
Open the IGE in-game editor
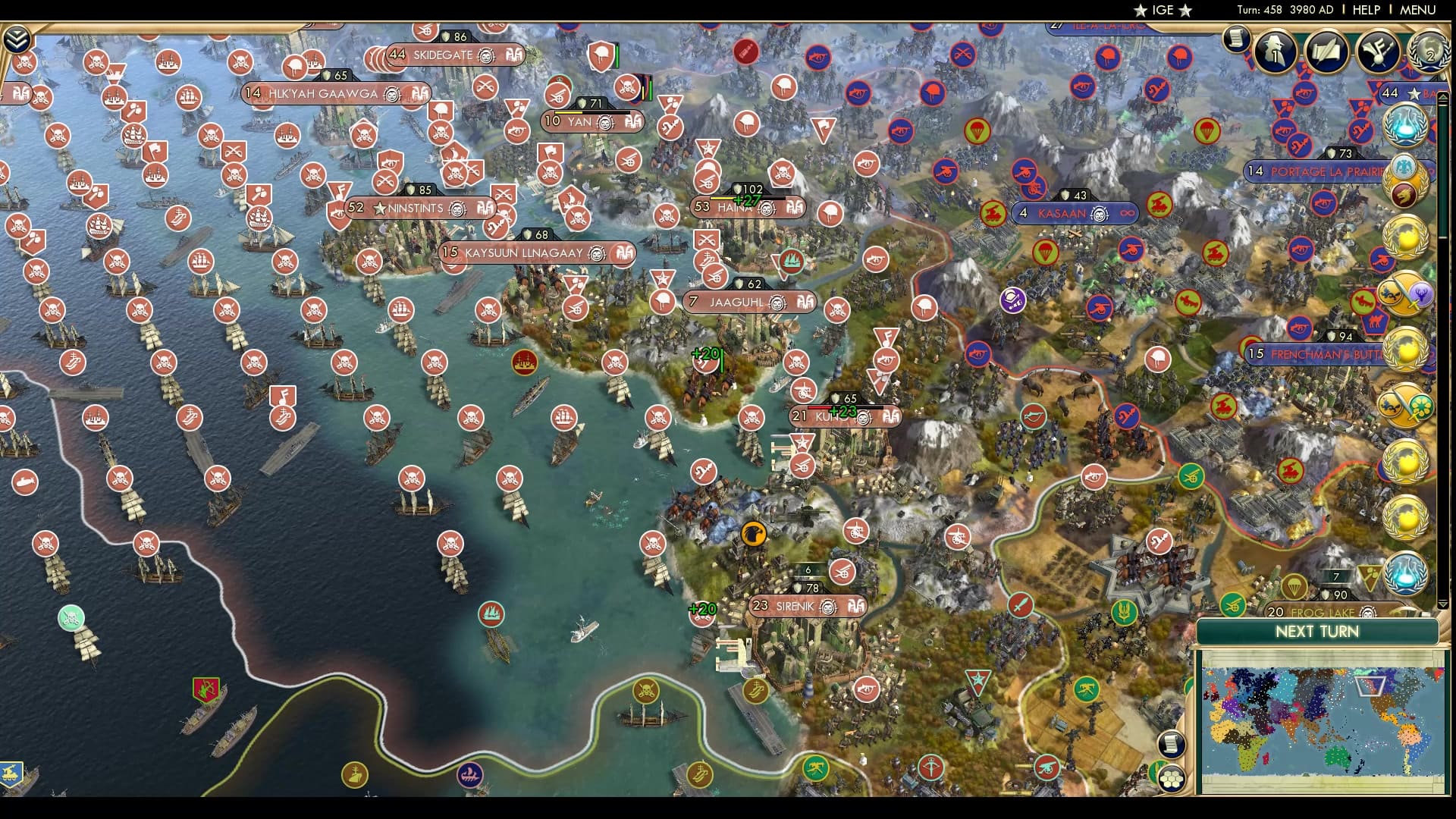(1163, 10)
